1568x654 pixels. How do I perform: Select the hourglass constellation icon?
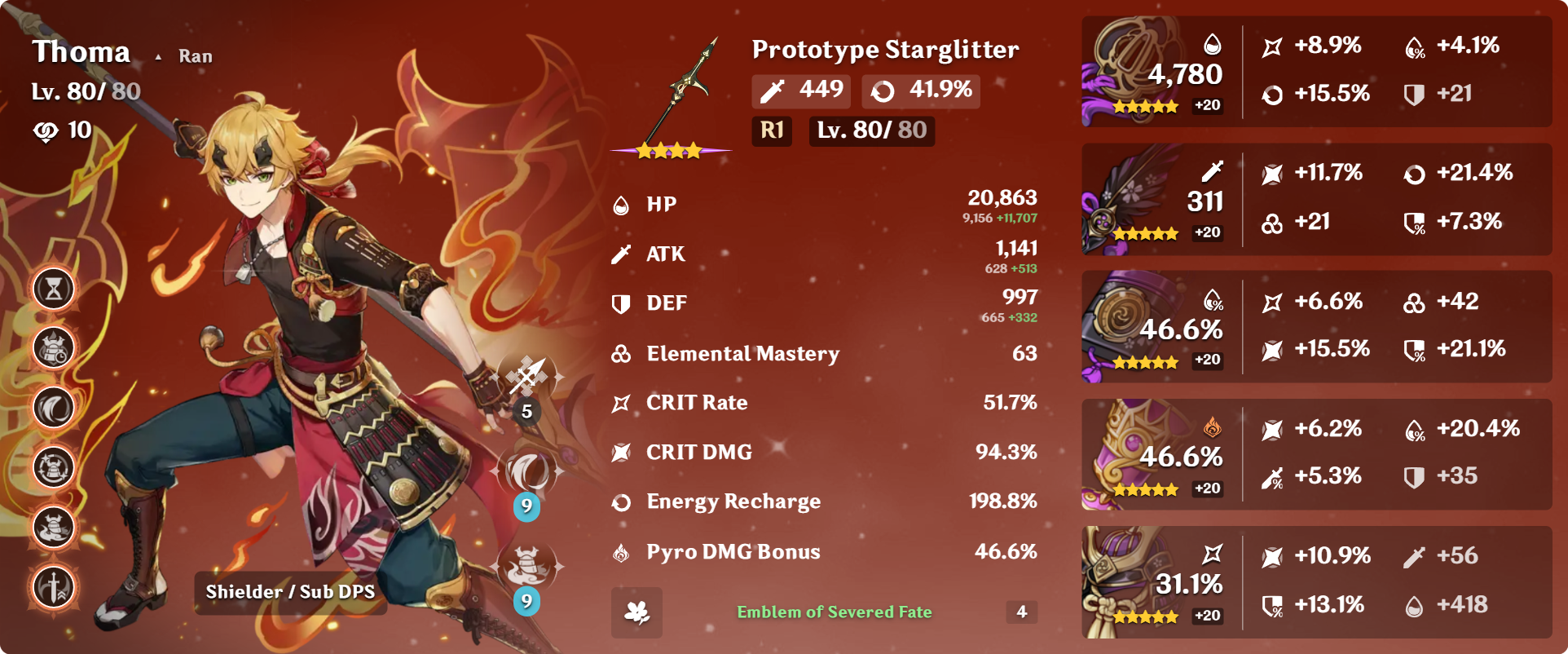(54, 289)
